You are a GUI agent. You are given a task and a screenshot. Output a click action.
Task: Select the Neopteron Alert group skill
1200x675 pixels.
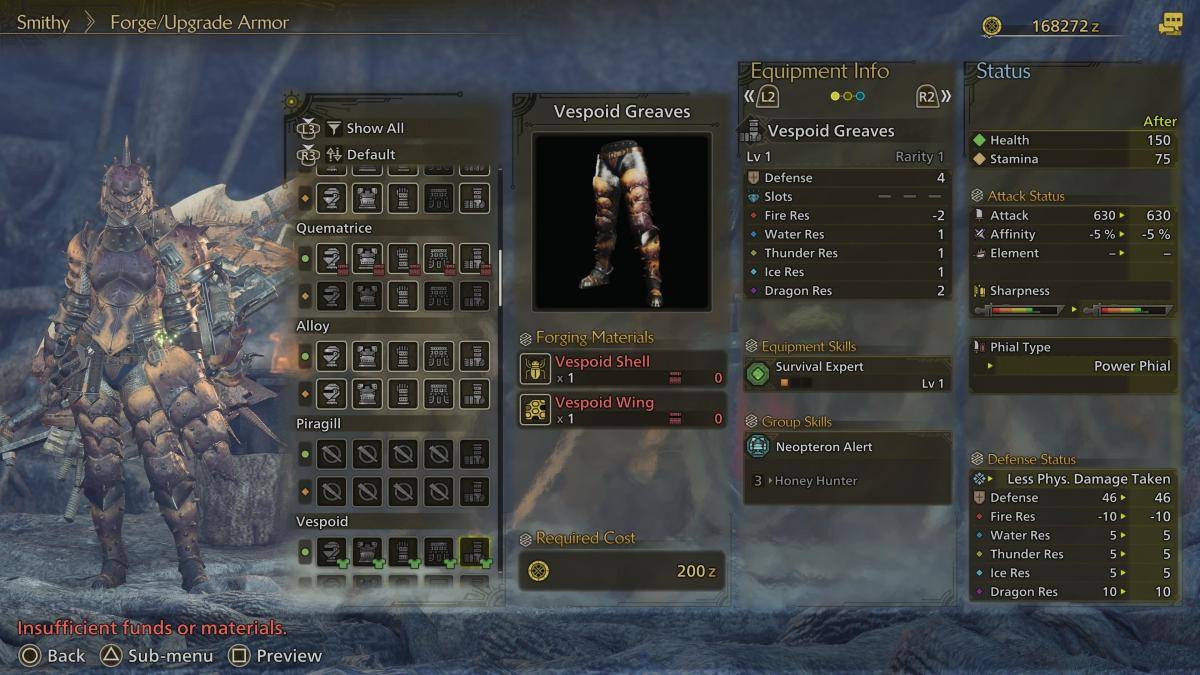click(847, 448)
